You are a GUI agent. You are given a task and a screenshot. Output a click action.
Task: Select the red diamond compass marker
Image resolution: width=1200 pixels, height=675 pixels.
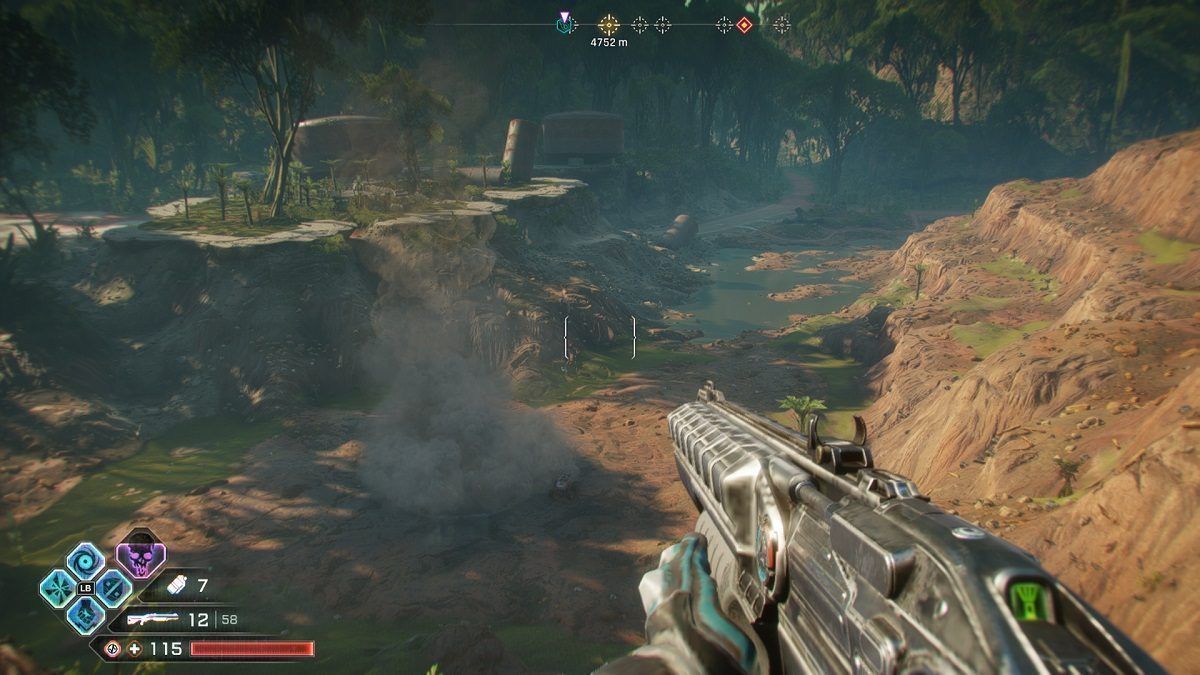pos(744,25)
